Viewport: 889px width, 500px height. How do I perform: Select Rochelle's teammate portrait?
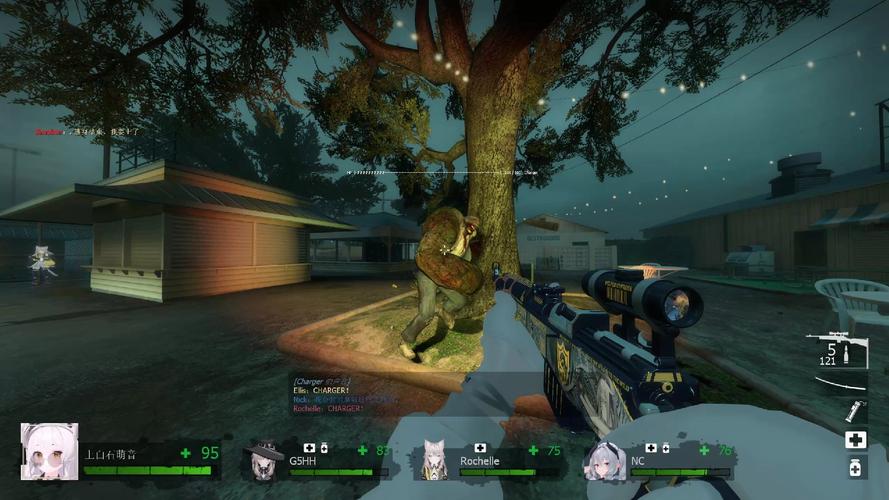(434, 459)
